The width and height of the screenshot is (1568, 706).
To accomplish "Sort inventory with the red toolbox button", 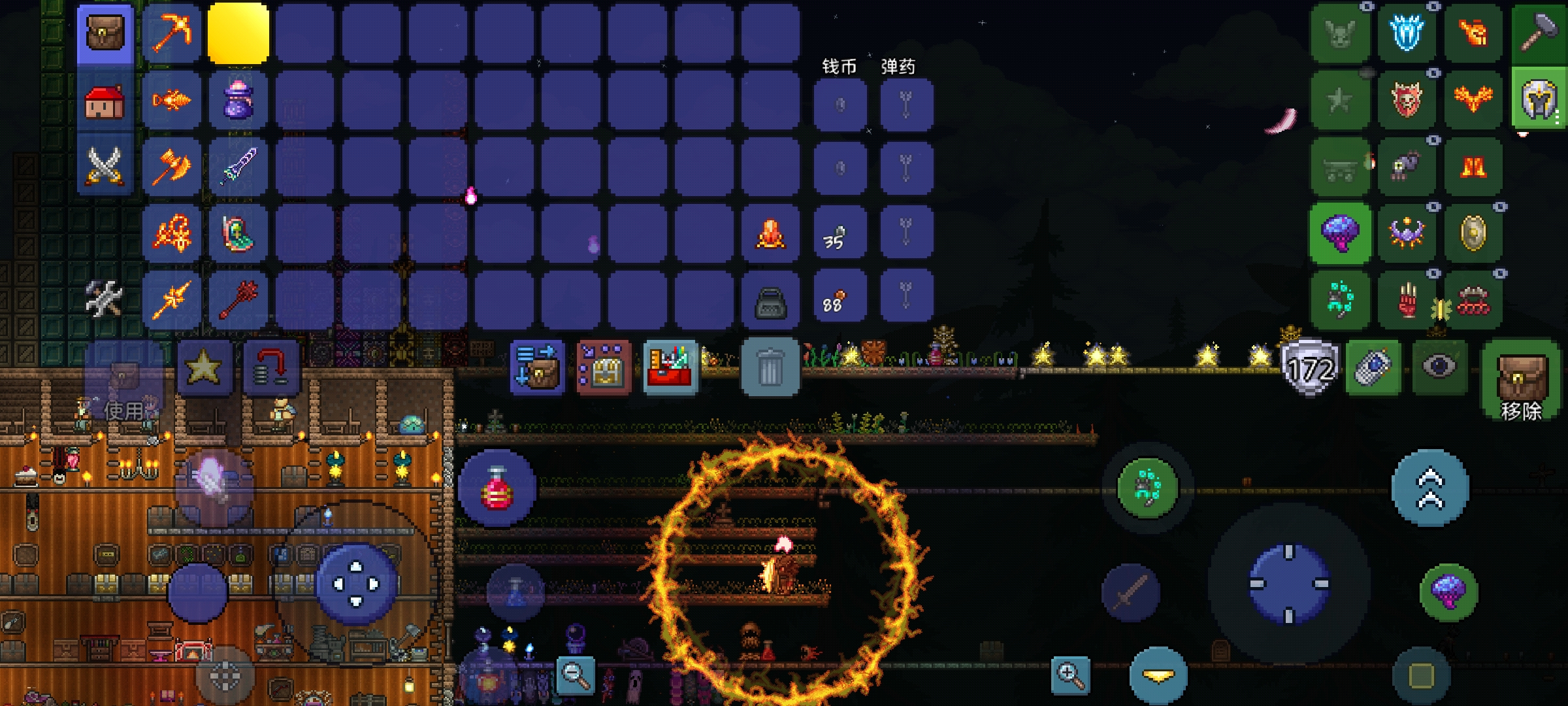I will pyautogui.click(x=670, y=367).
